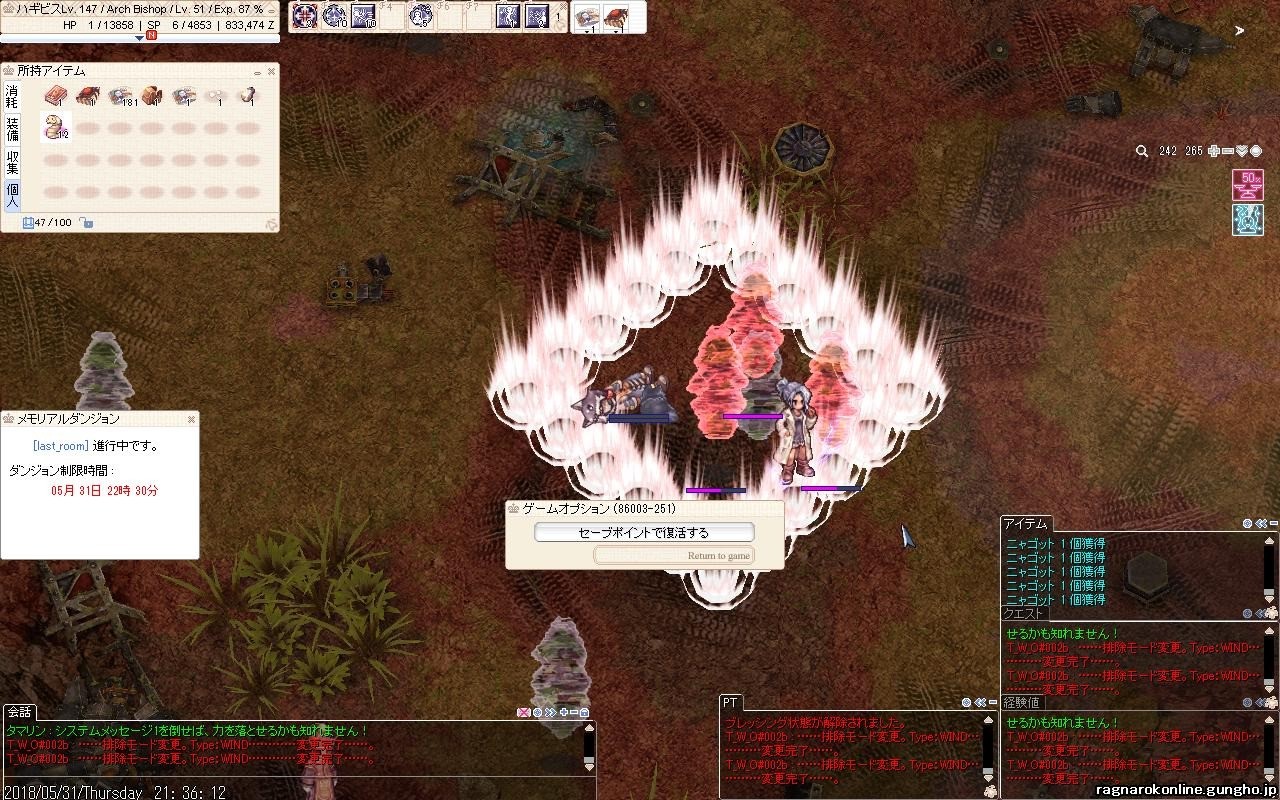Select the 消耗 consumables tab
The height and width of the screenshot is (800, 1280).
(13, 96)
